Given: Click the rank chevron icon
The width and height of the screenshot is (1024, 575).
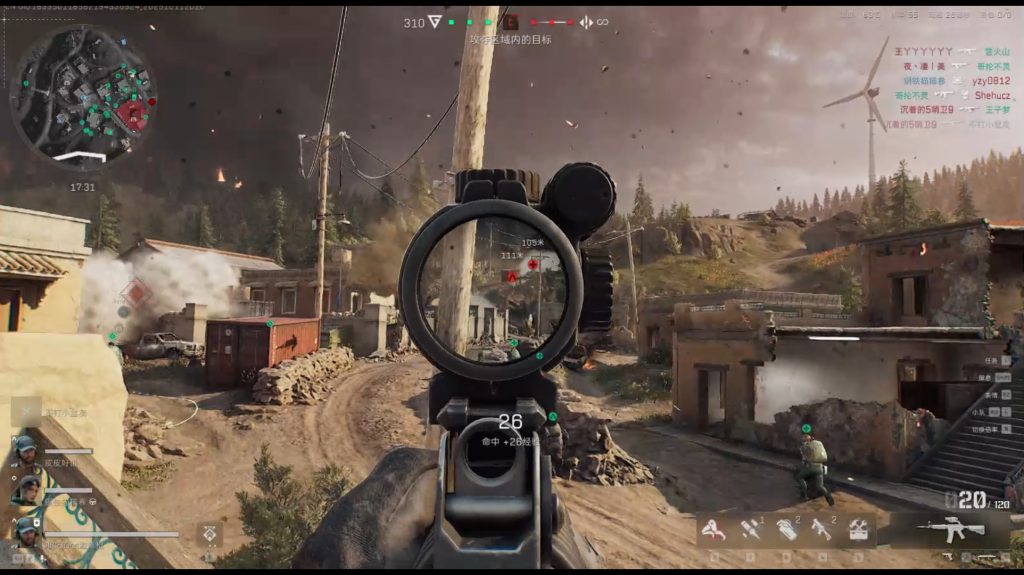Looking at the screenshot, I should tap(434, 22).
